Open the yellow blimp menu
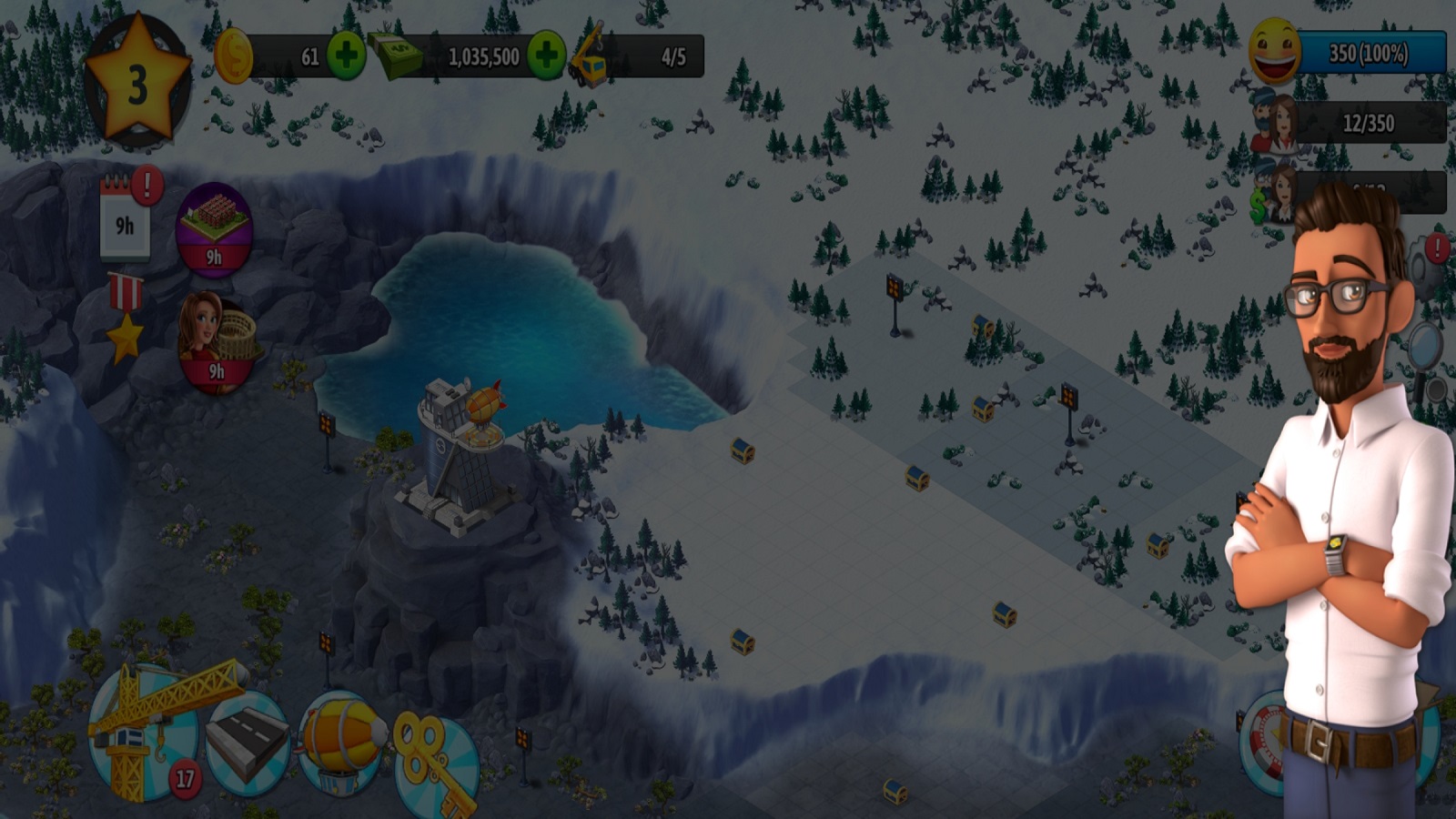 [341, 742]
